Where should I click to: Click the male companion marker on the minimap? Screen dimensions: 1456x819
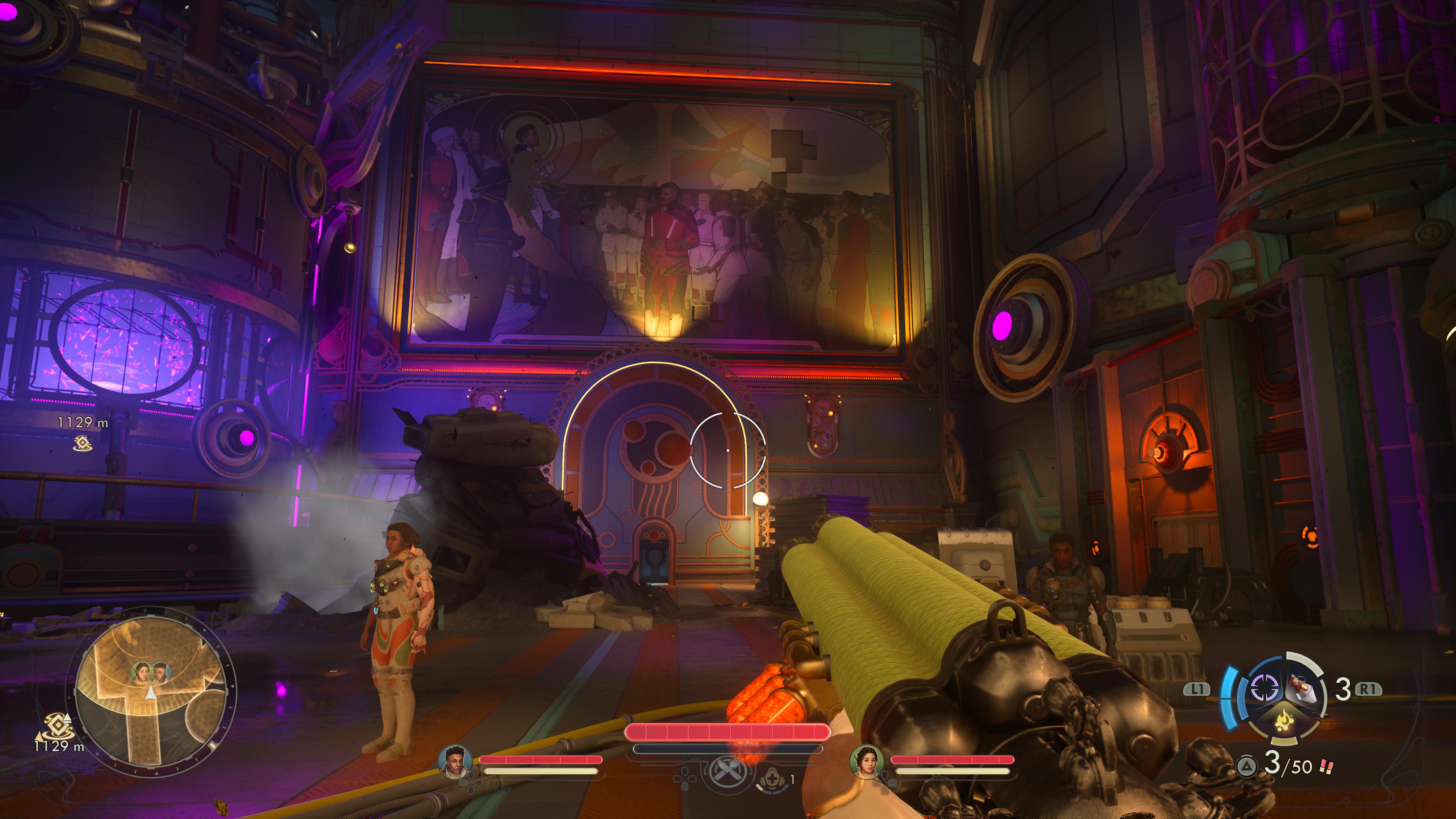click(x=160, y=672)
